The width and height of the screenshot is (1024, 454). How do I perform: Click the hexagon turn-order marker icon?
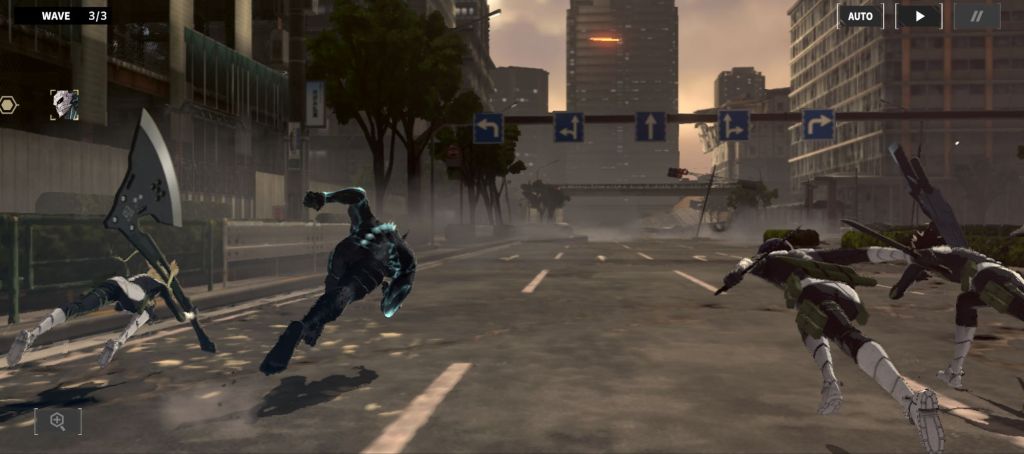coord(9,104)
